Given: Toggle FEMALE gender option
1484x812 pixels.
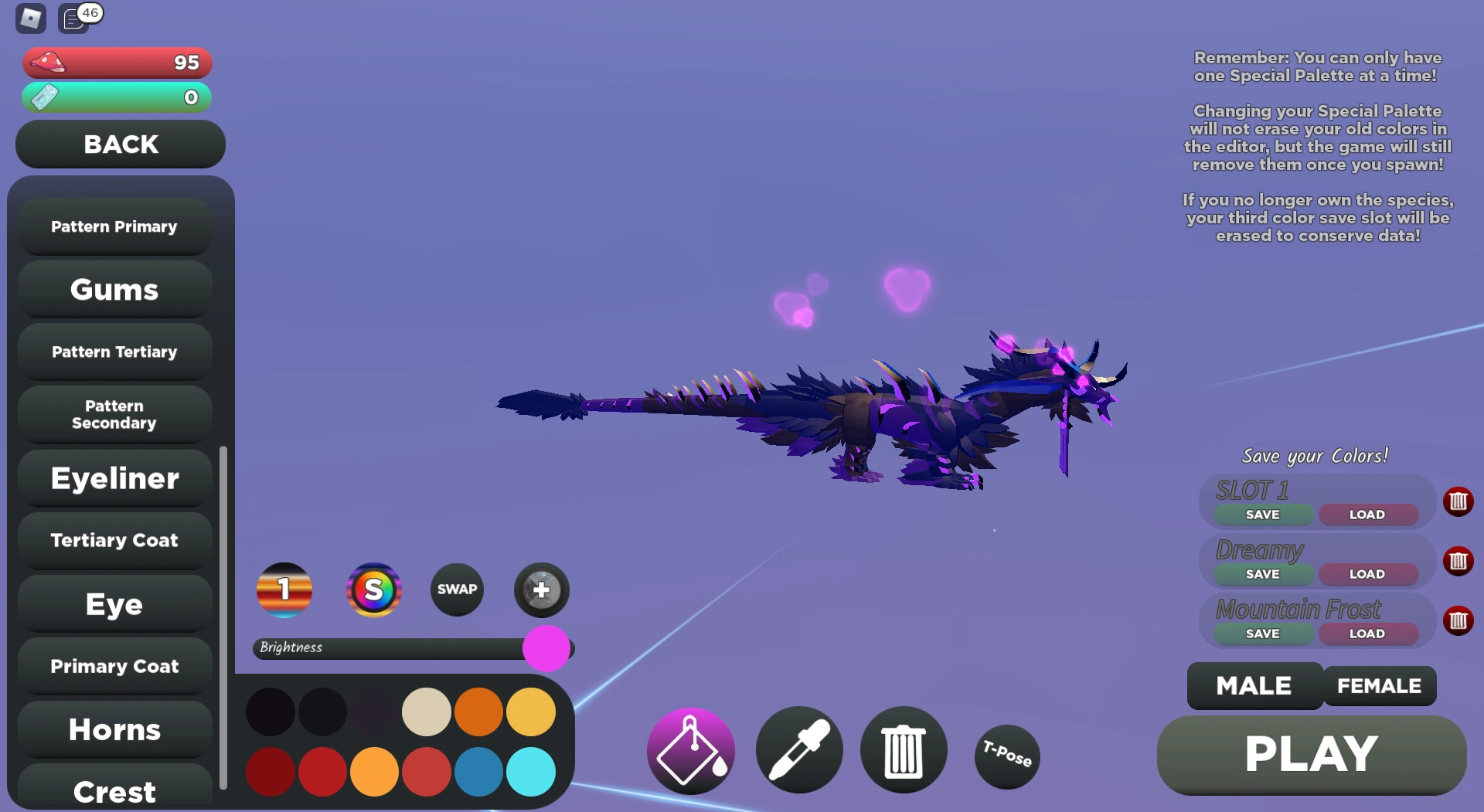Looking at the screenshot, I should coord(1380,685).
